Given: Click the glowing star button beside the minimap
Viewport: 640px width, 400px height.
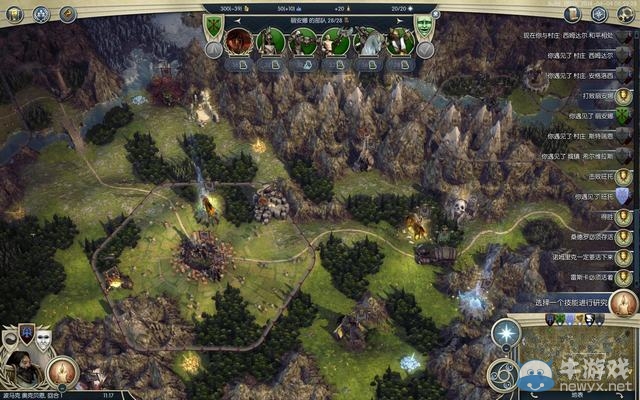Looking at the screenshot, I should pos(509,333).
